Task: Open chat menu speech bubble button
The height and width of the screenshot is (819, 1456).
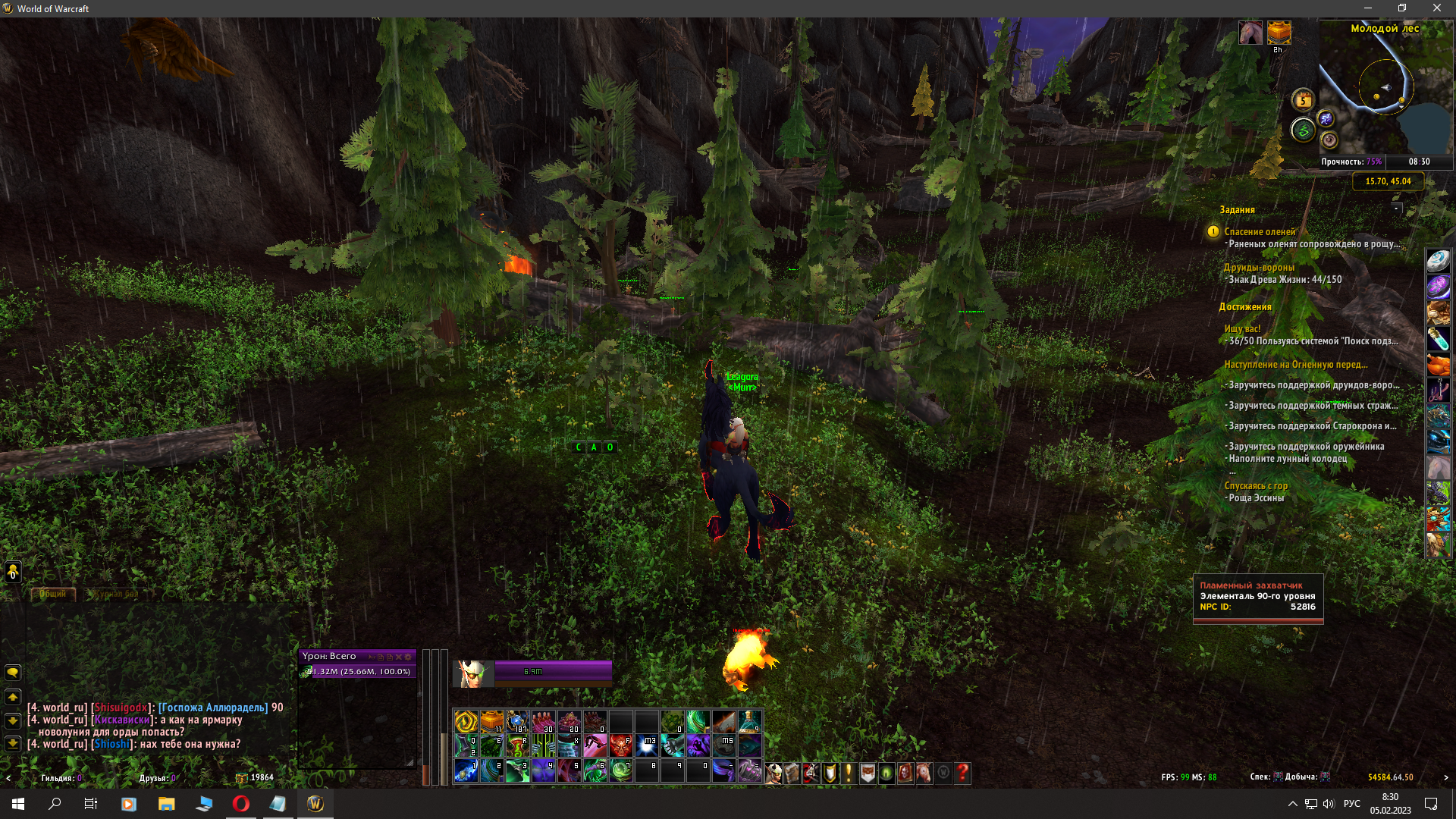Action: coord(13,673)
